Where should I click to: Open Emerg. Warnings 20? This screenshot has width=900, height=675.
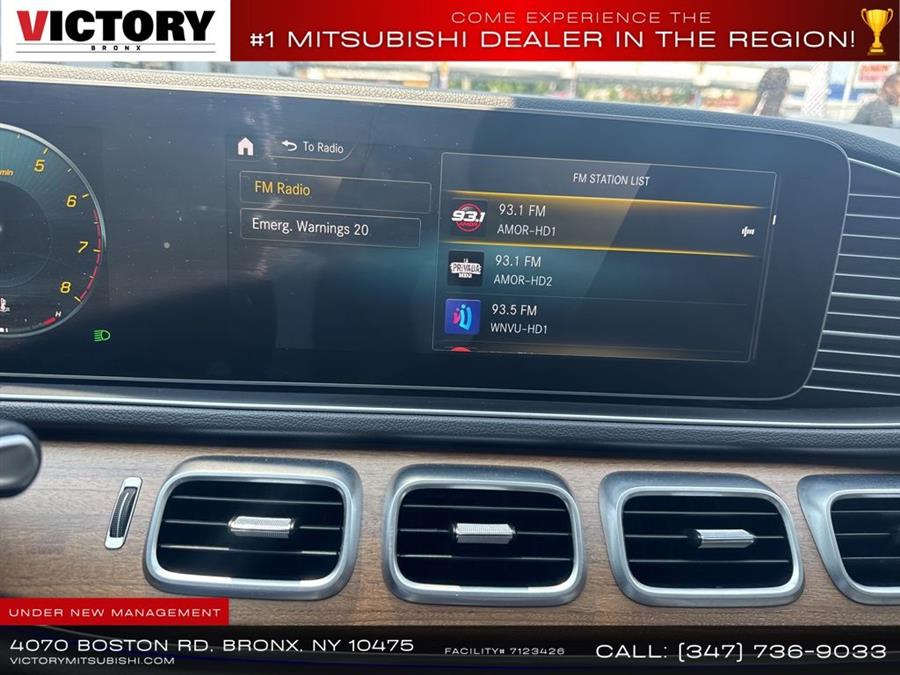pos(329,229)
